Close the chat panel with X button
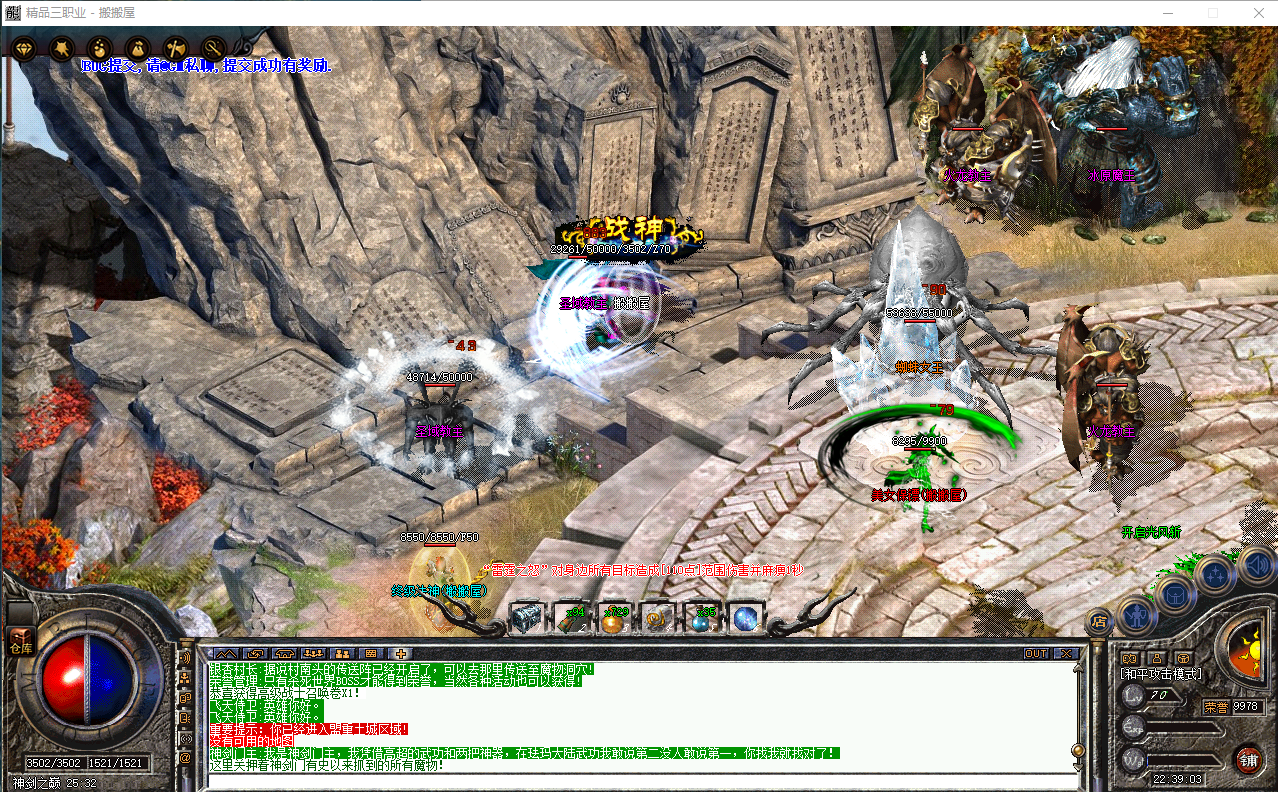1278x792 pixels. 1067,653
